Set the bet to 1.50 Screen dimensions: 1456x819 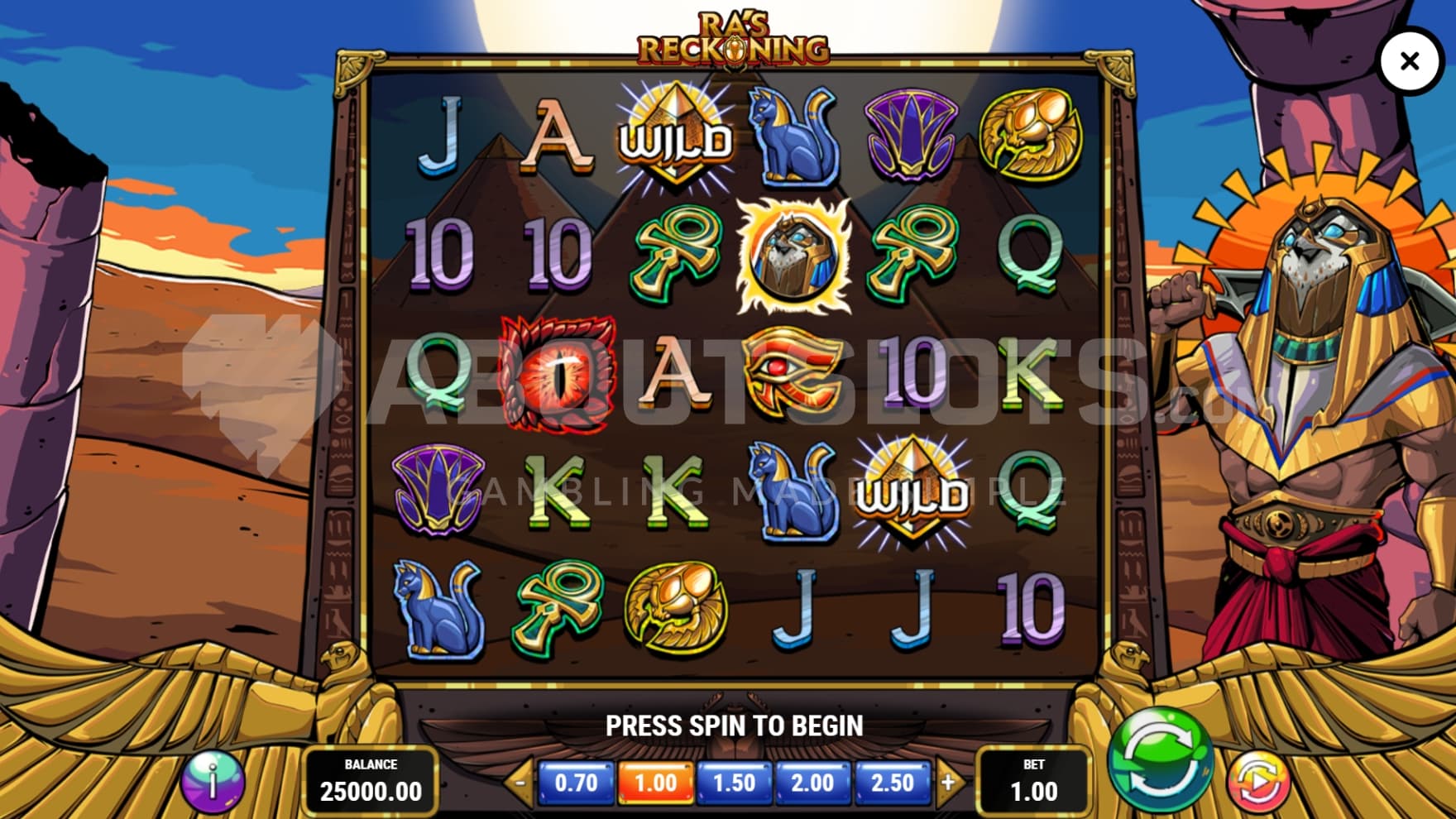coord(734,783)
